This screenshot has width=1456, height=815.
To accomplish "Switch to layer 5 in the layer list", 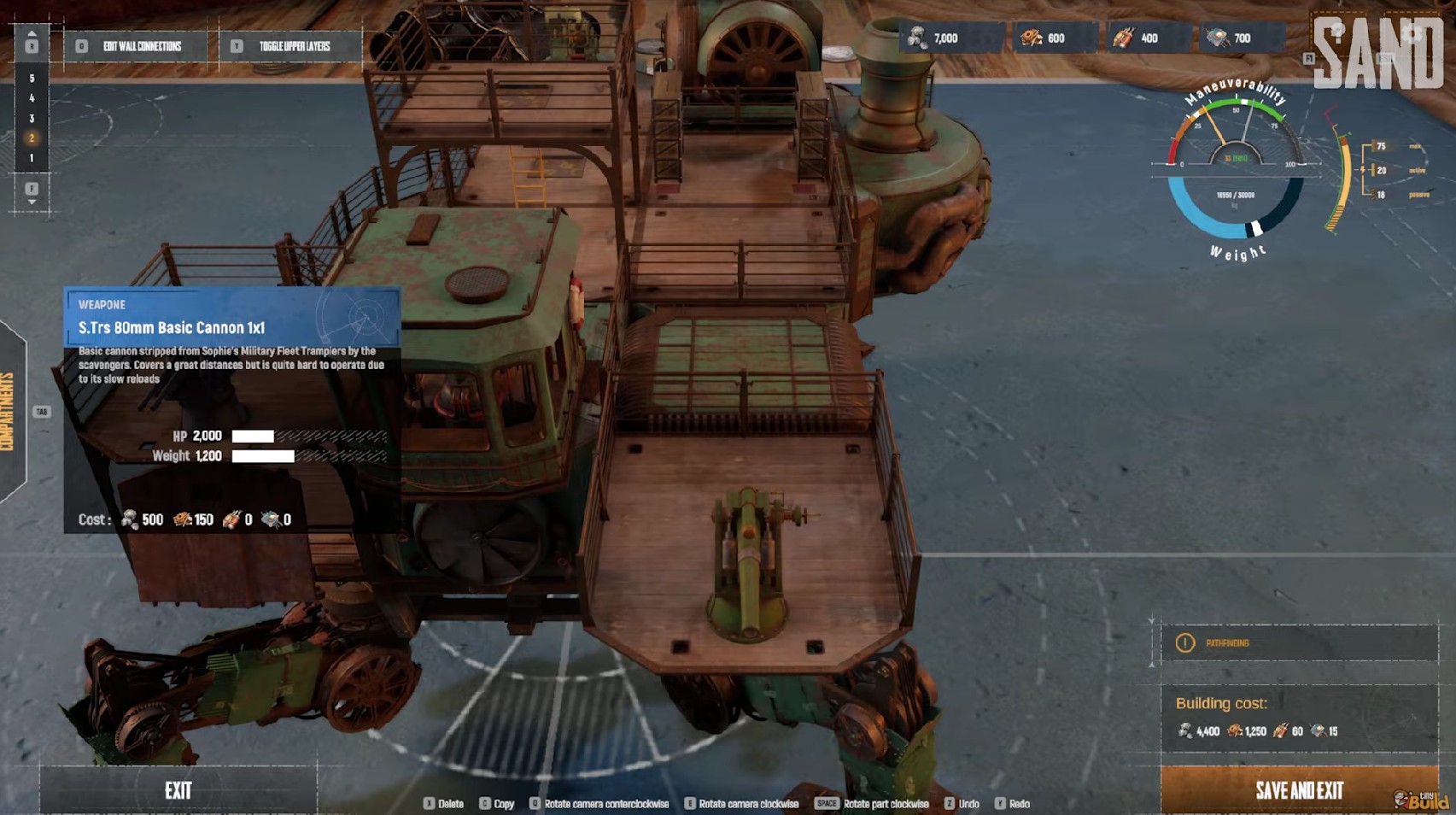I will pos(33,77).
